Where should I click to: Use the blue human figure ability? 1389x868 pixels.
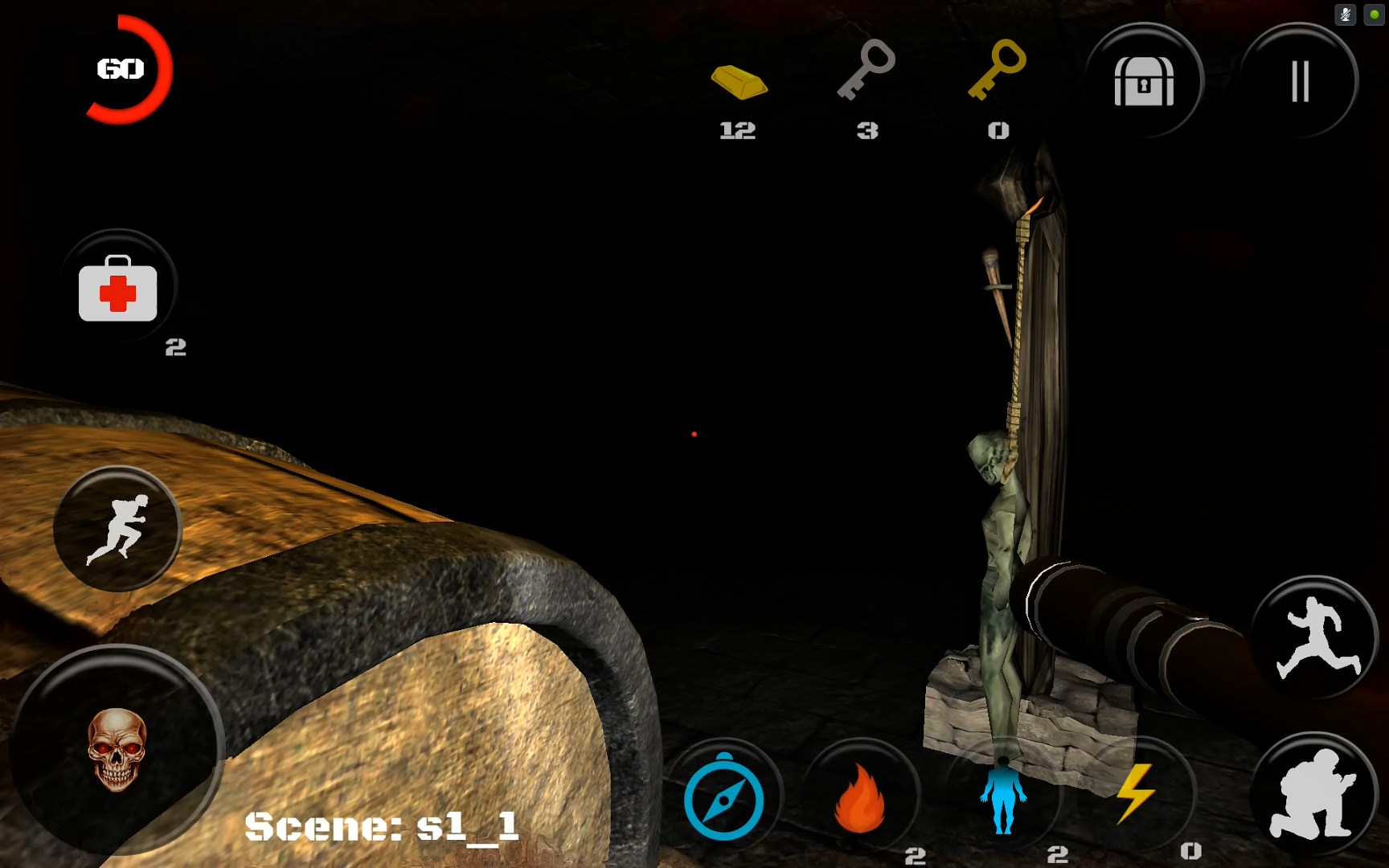coord(1002,796)
